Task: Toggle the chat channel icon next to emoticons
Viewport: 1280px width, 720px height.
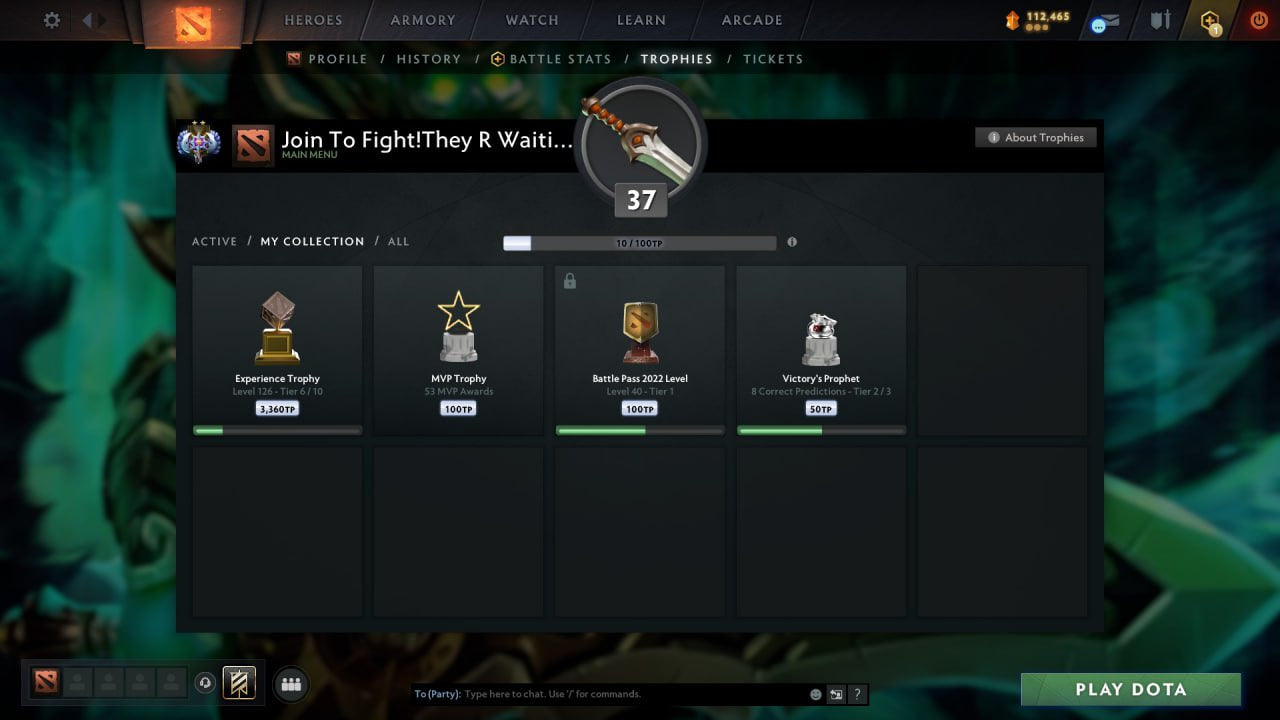Action: 836,693
